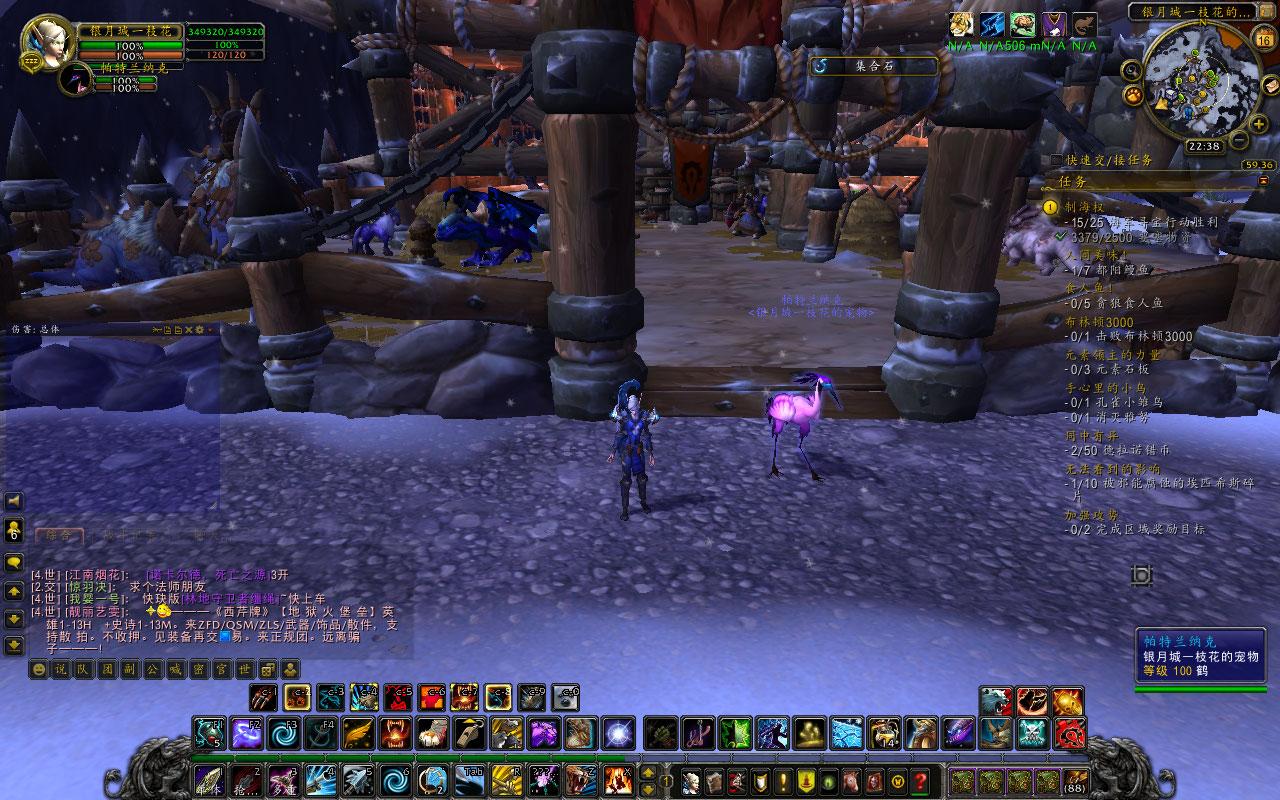Open the calendar button showing 16
Screen dimensions: 1280x800
pos(1263,40)
